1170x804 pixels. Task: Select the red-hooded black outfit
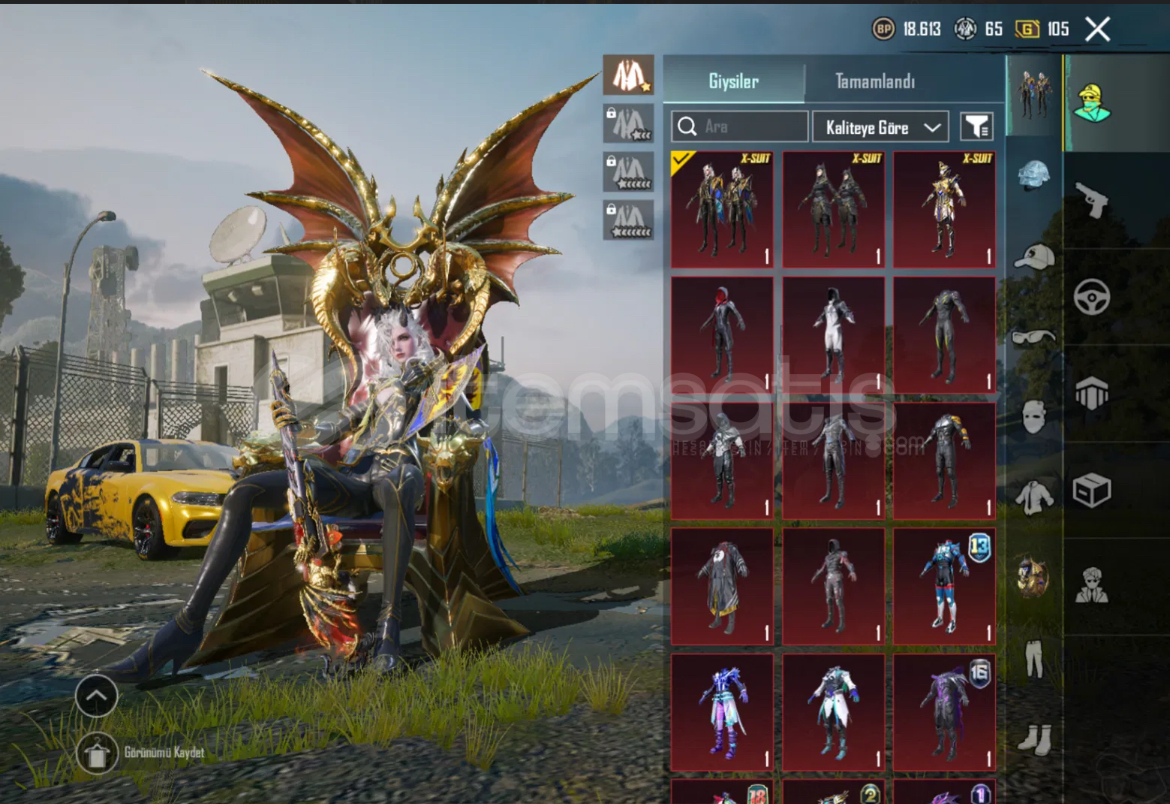click(x=722, y=335)
